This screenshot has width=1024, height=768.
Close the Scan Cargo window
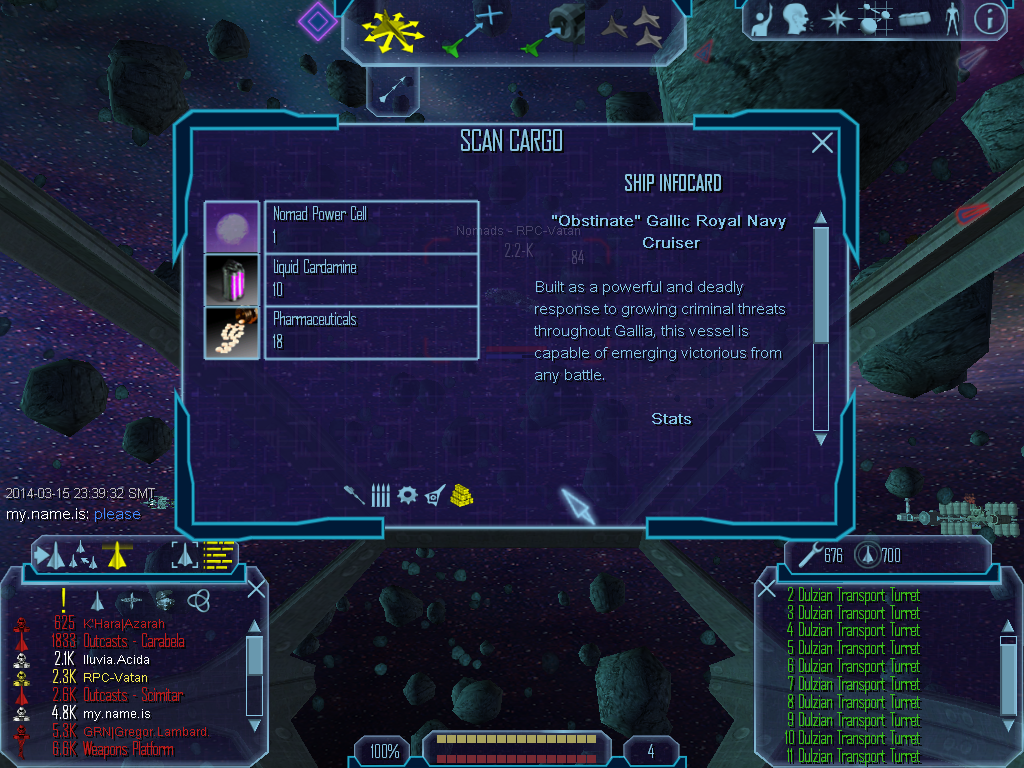pos(822,143)
